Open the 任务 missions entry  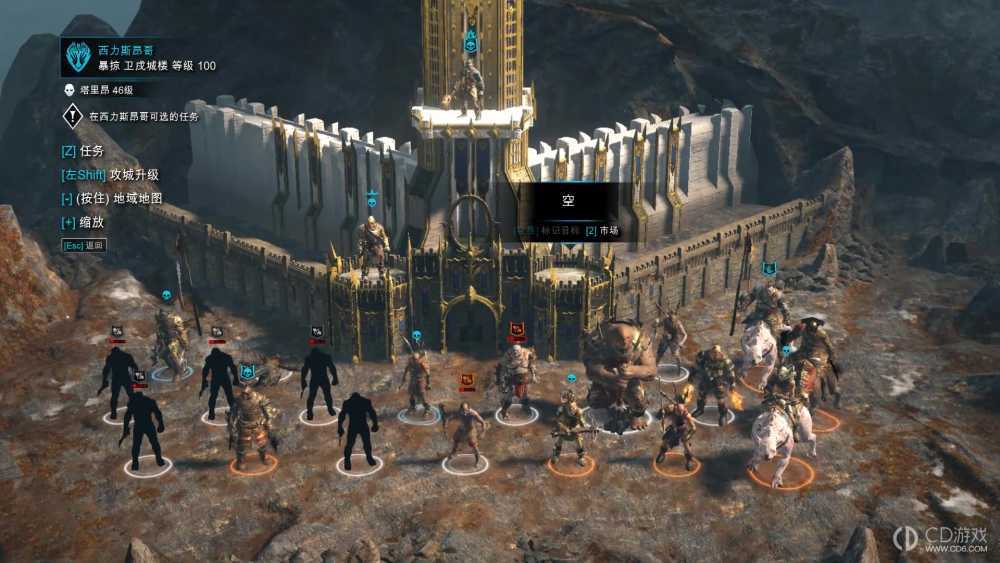coord(83,151)
